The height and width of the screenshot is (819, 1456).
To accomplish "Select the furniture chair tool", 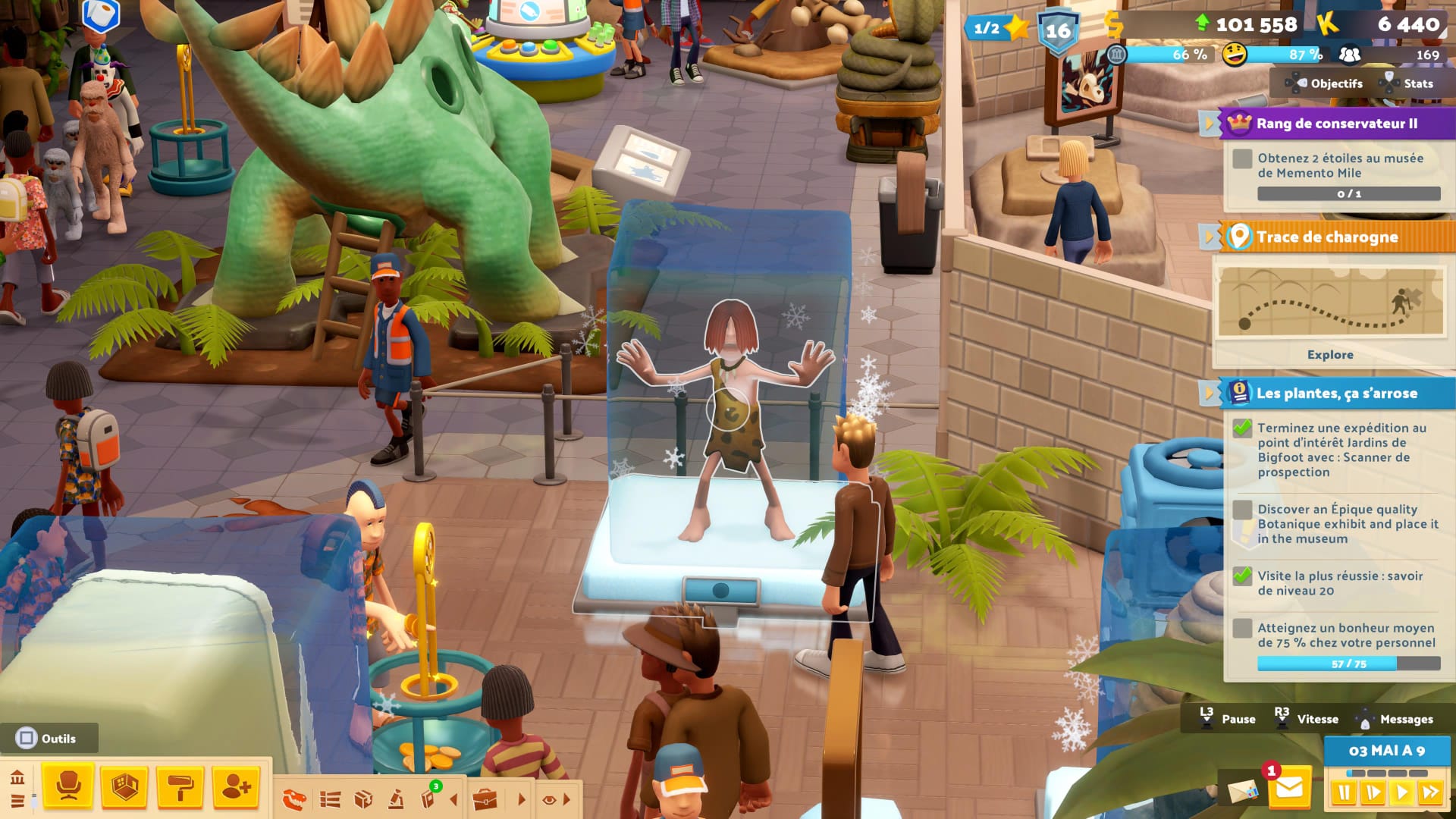I will (69, 786).
